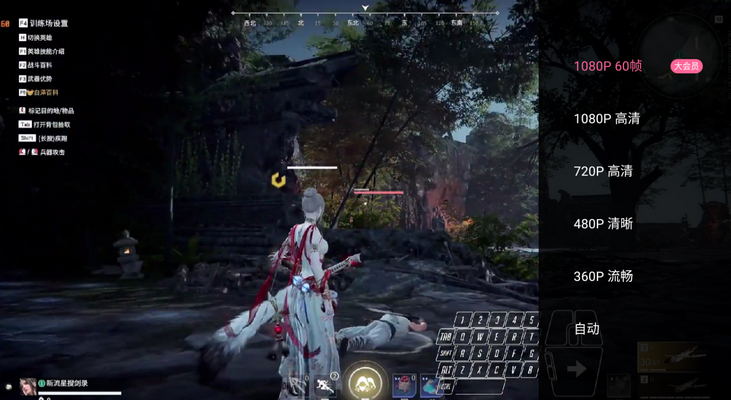Show the 武器优势 weapon advantages entry
731x400 pixels.
pos(41,77)
